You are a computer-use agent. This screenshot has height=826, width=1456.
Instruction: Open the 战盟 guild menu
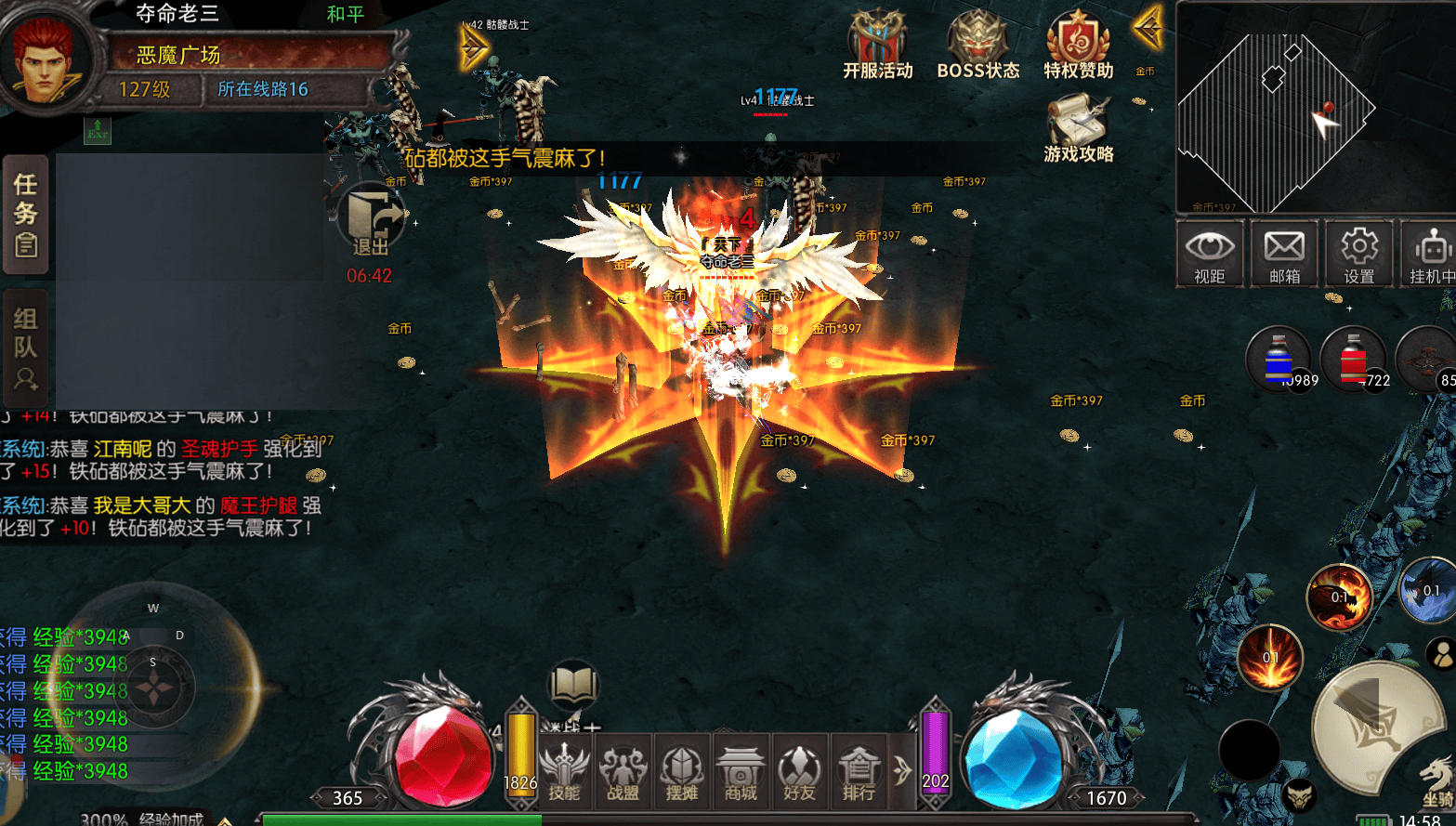623,772
